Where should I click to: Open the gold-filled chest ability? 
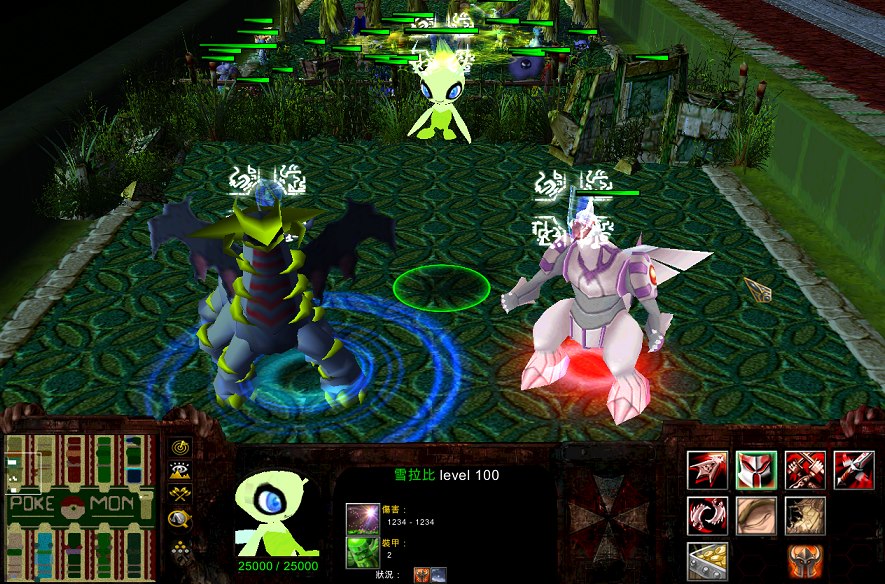(707, 562)
